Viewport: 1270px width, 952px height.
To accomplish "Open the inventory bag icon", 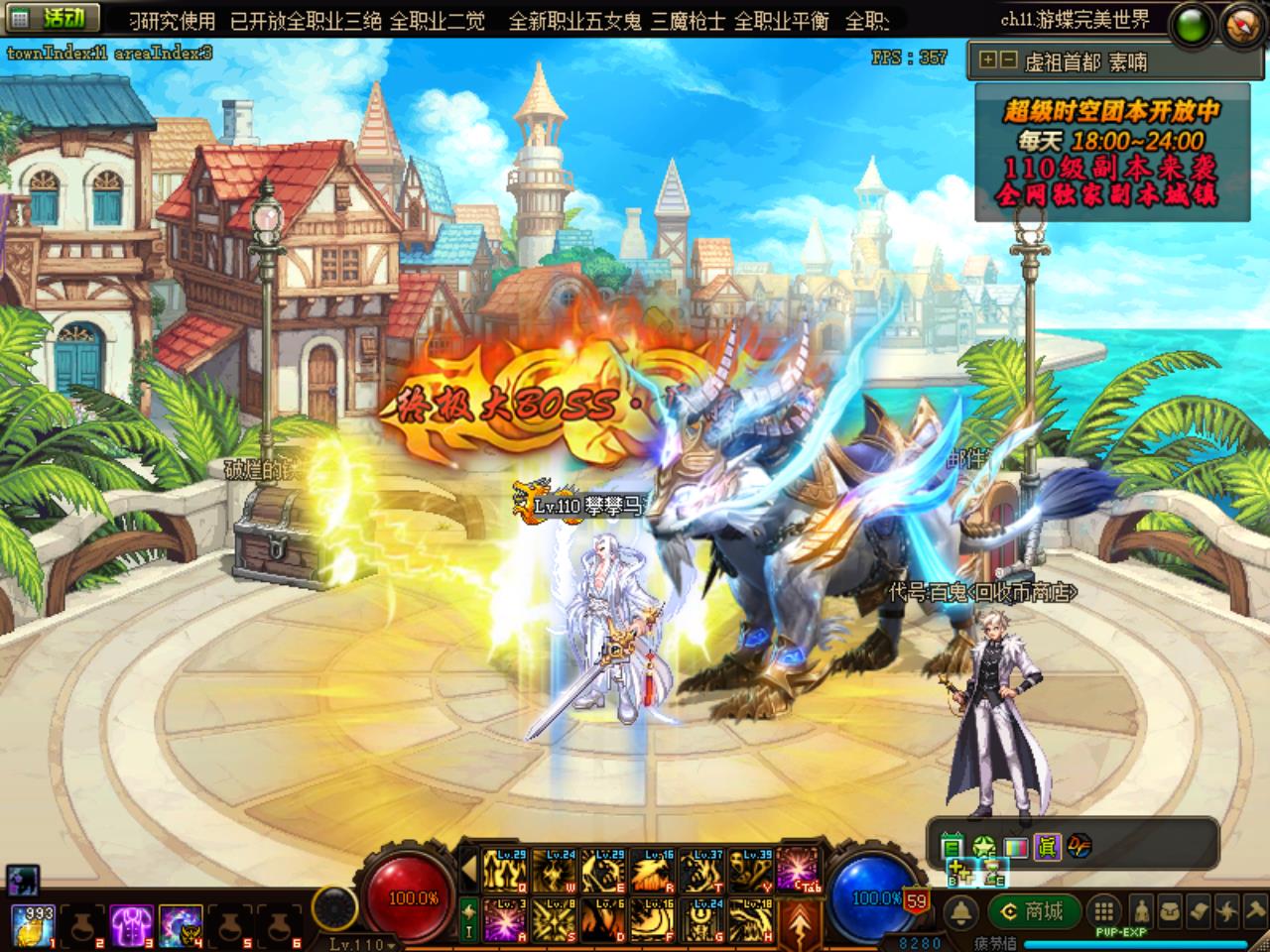I will (x=1172, y=911).
